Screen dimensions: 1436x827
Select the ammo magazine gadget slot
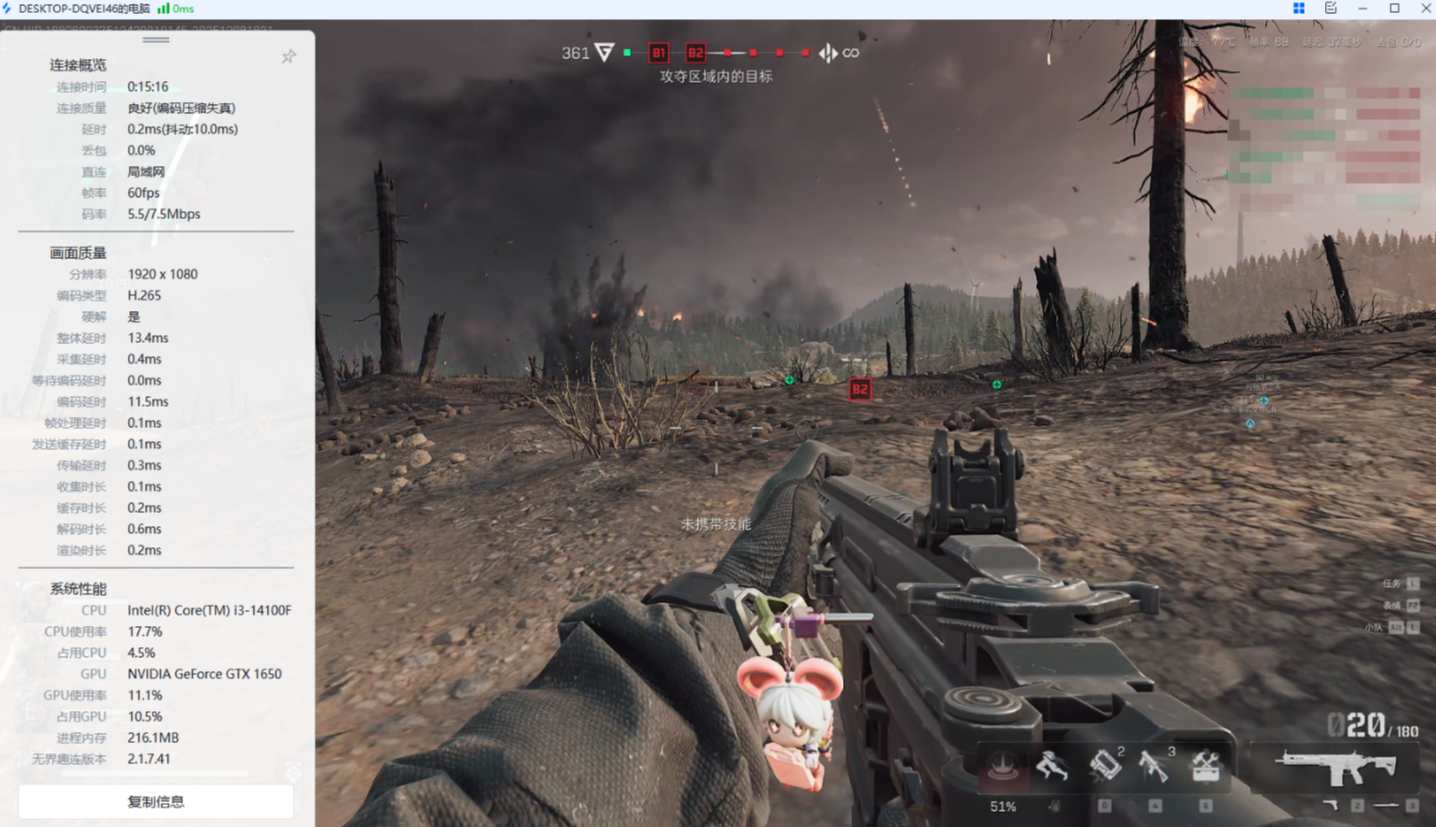pyautogui.click(x=1104, y=766)
